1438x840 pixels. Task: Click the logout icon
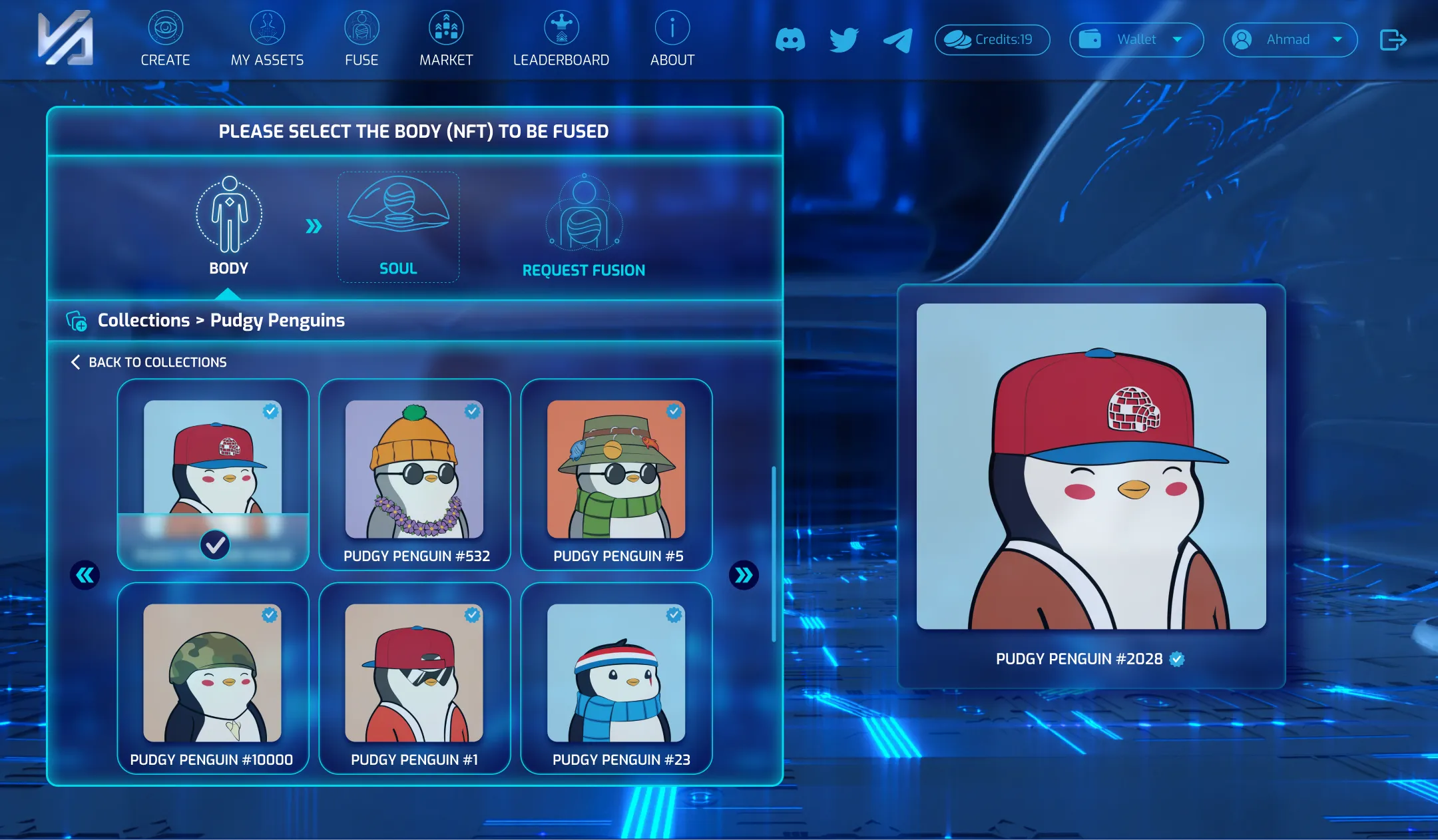coord(1393,40)
